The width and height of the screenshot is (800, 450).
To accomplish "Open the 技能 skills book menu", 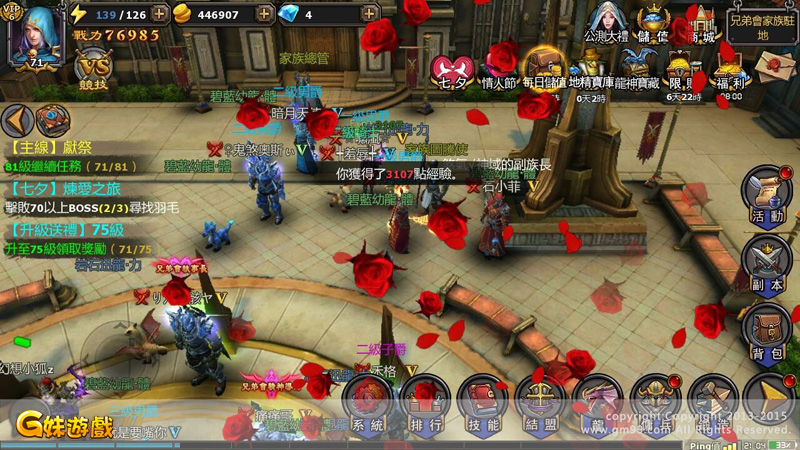I will pos(483,404).
